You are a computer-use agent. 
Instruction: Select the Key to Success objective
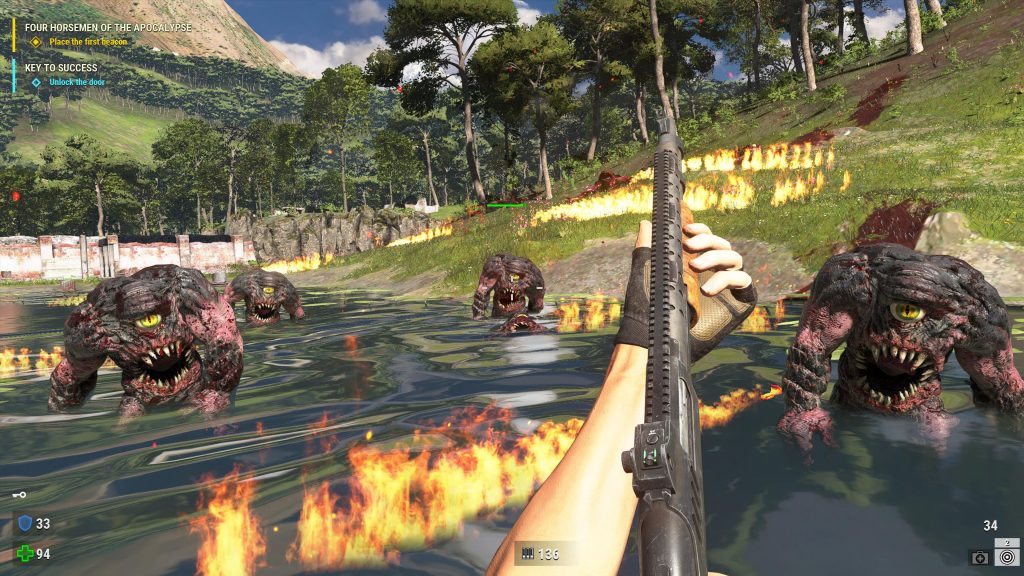[62, 68]
